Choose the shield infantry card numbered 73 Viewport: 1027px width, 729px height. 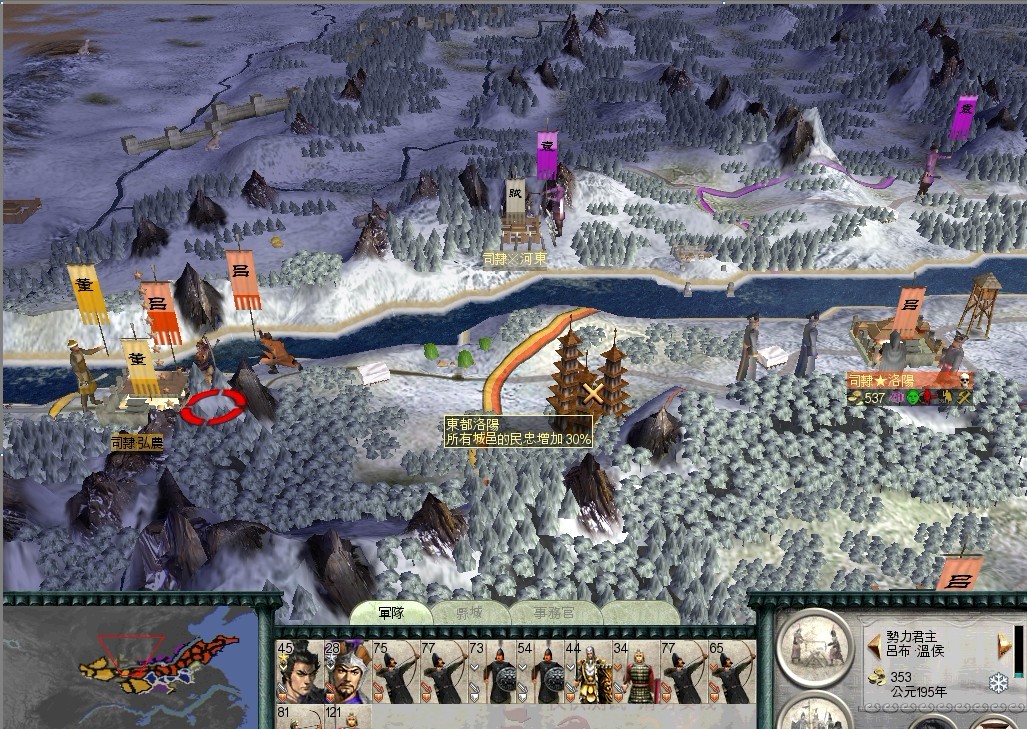[490, 672]
